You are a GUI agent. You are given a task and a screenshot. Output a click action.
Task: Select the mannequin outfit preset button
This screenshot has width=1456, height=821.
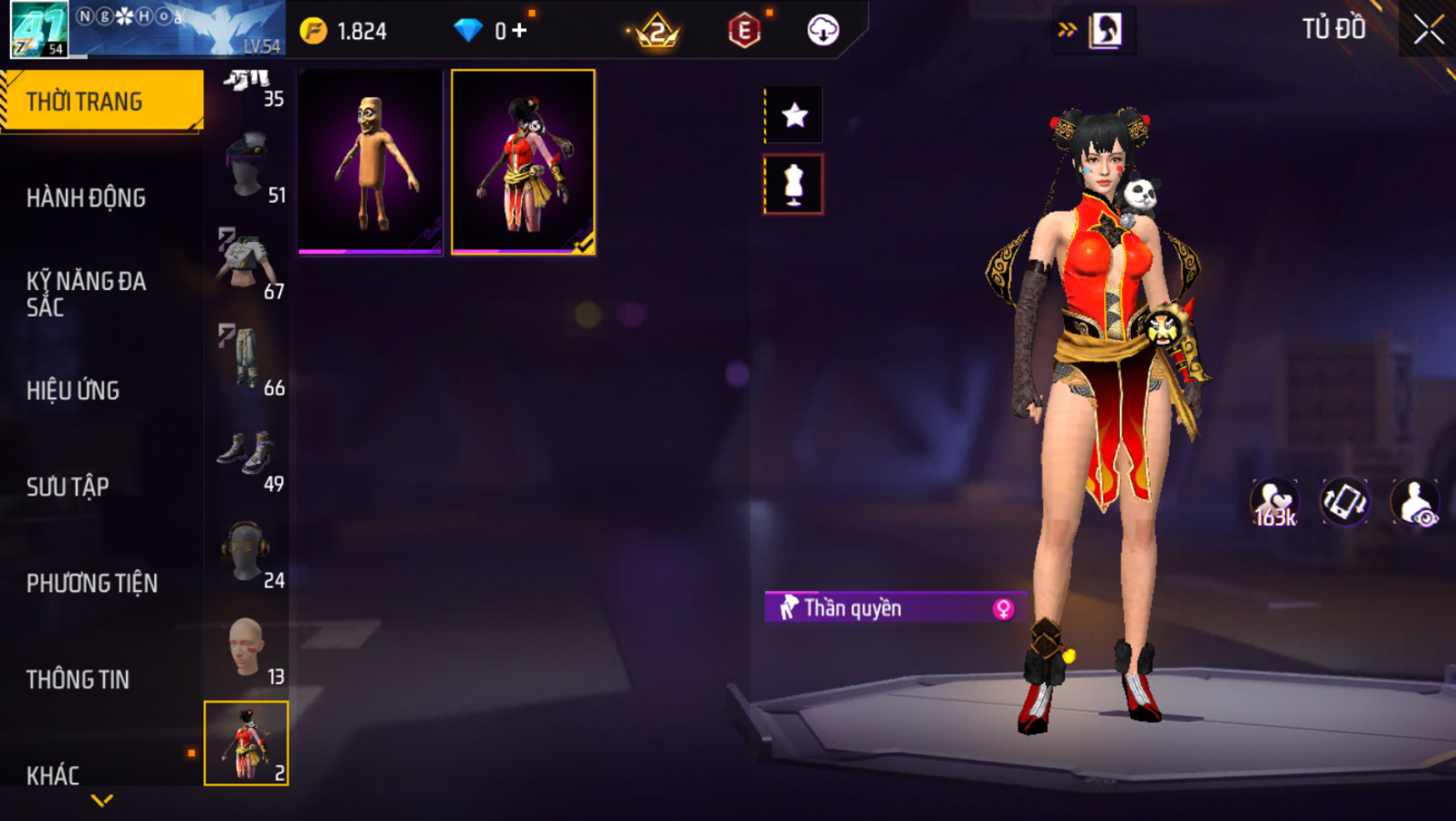pyautogui.click(x=794, y=184)
